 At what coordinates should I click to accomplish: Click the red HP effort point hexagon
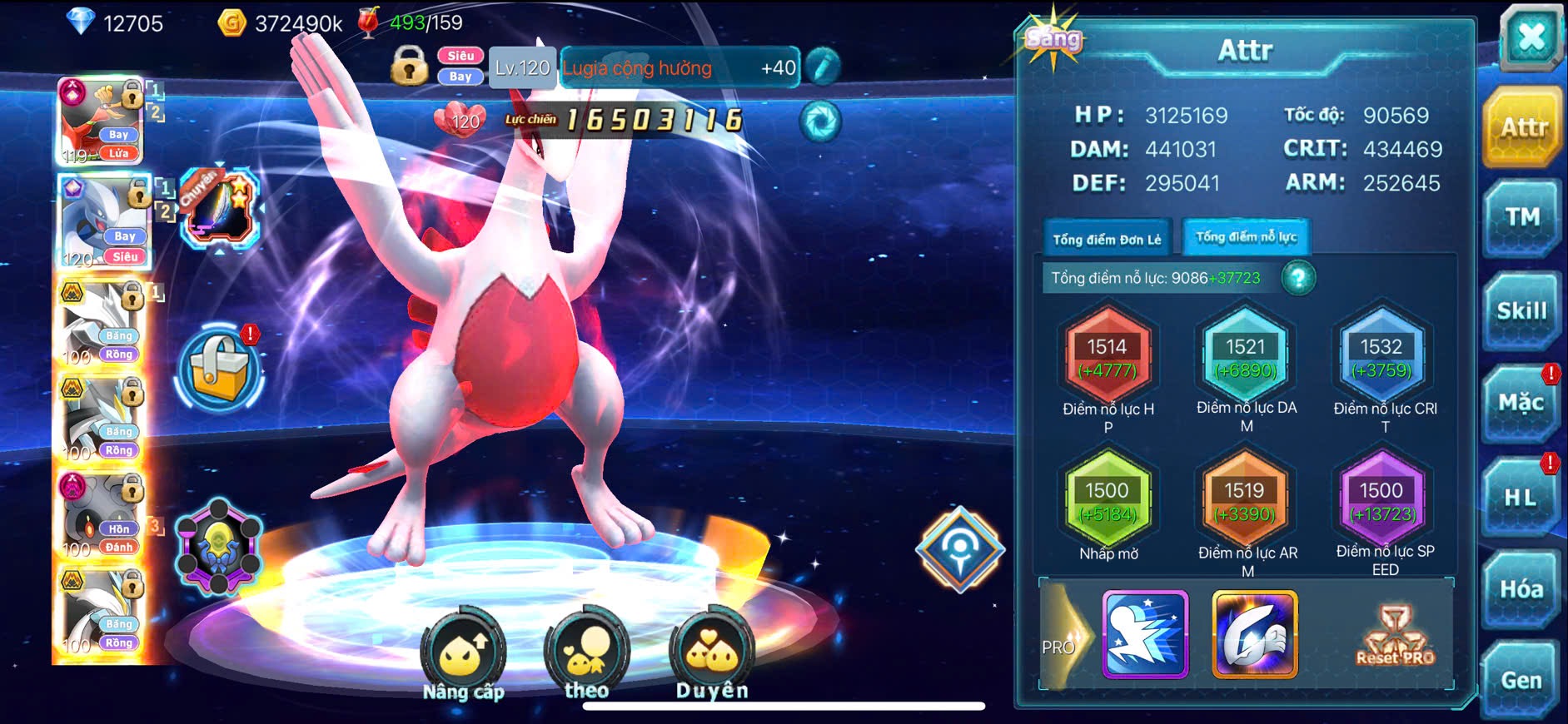(x=1107, y=358)
